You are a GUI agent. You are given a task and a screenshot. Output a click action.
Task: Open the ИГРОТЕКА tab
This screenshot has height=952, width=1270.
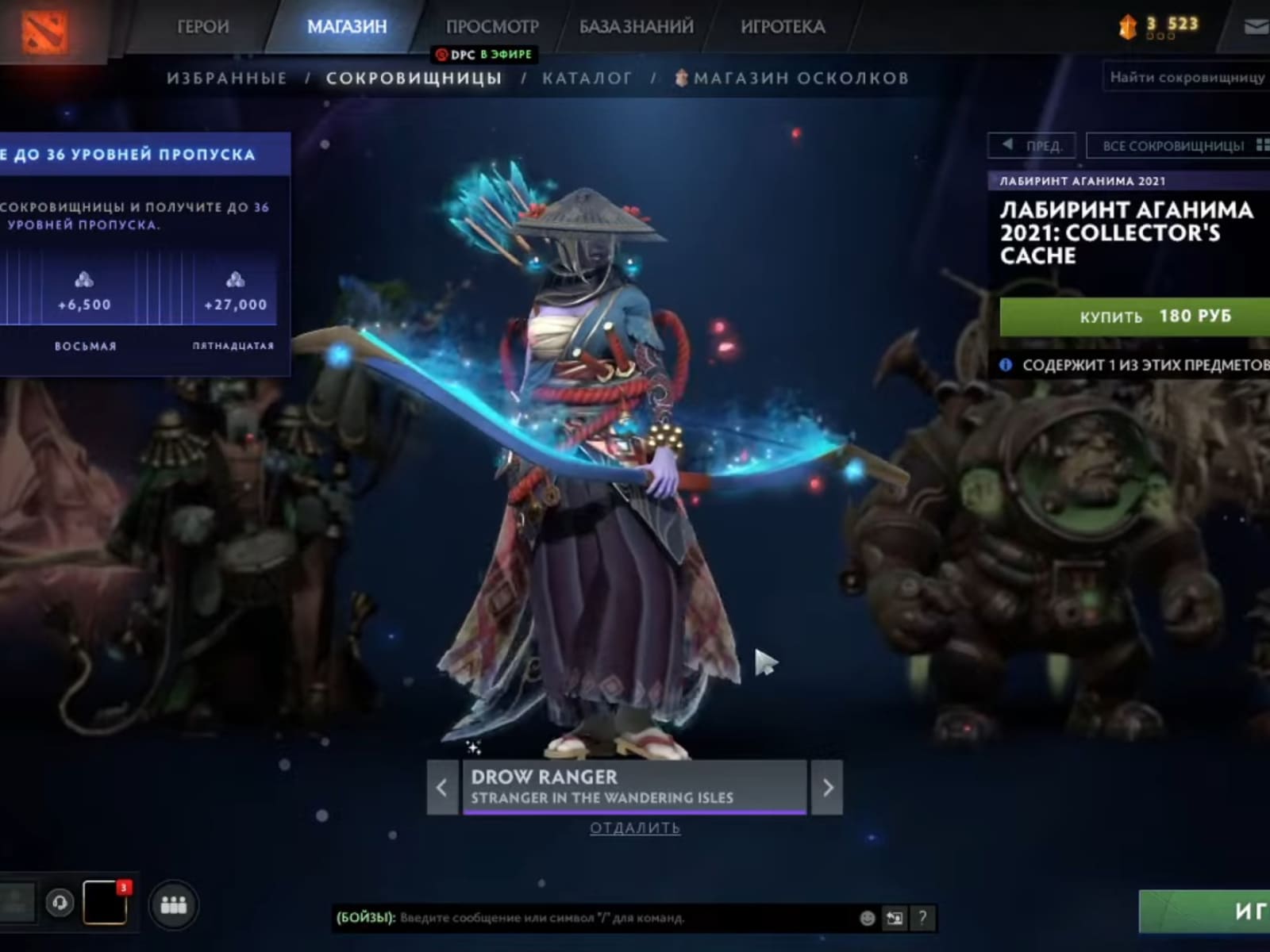(x=783, y=27)
